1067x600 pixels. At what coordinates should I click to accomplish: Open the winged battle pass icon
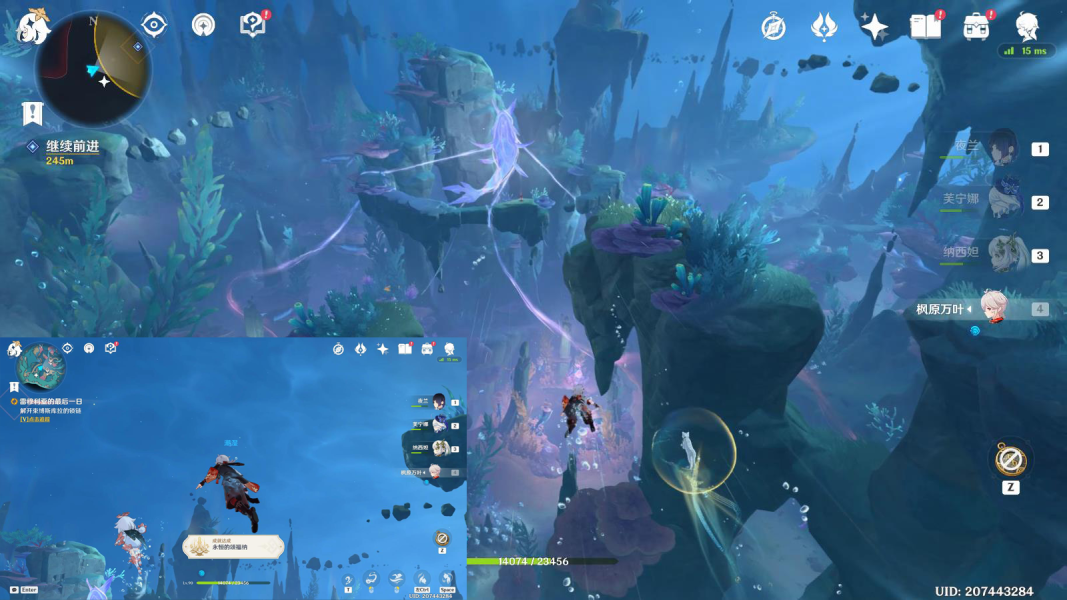point(823,27)
